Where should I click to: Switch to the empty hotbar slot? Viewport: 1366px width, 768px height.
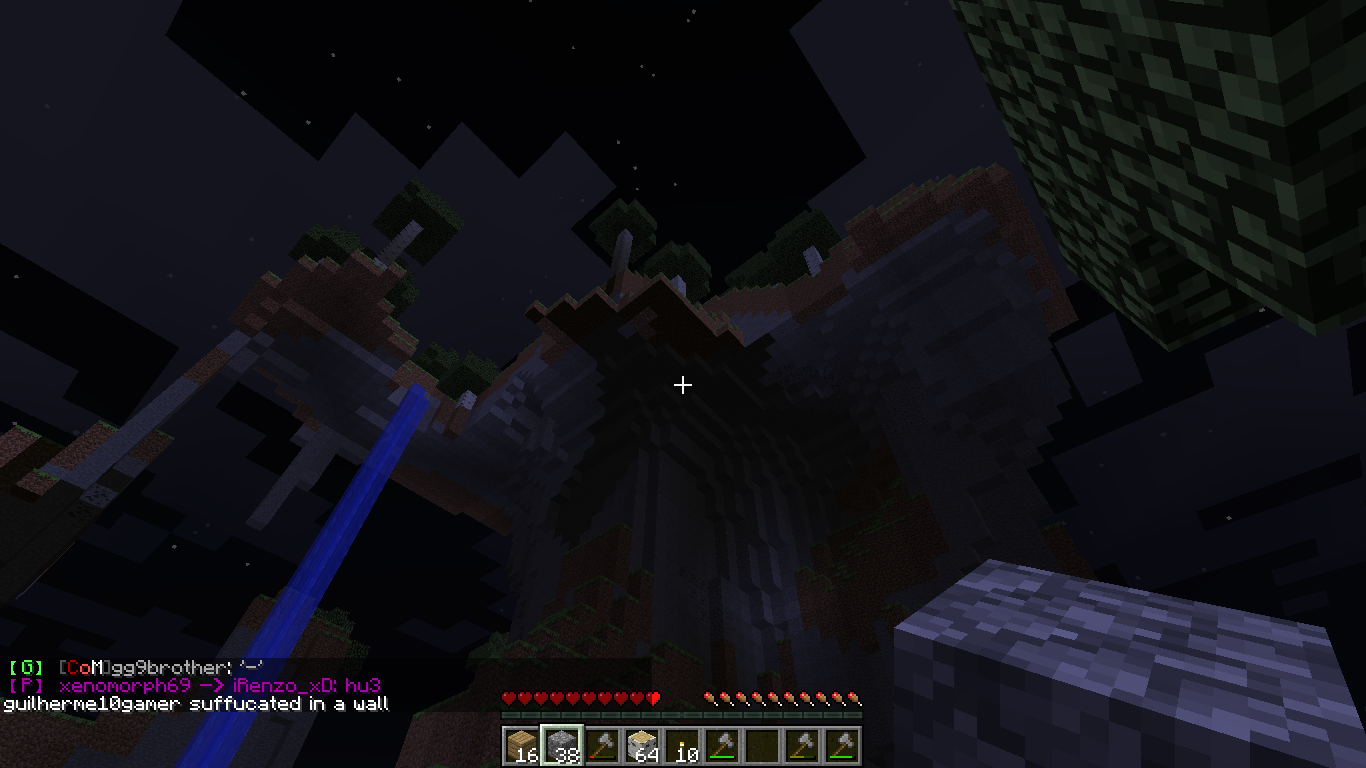762,745
